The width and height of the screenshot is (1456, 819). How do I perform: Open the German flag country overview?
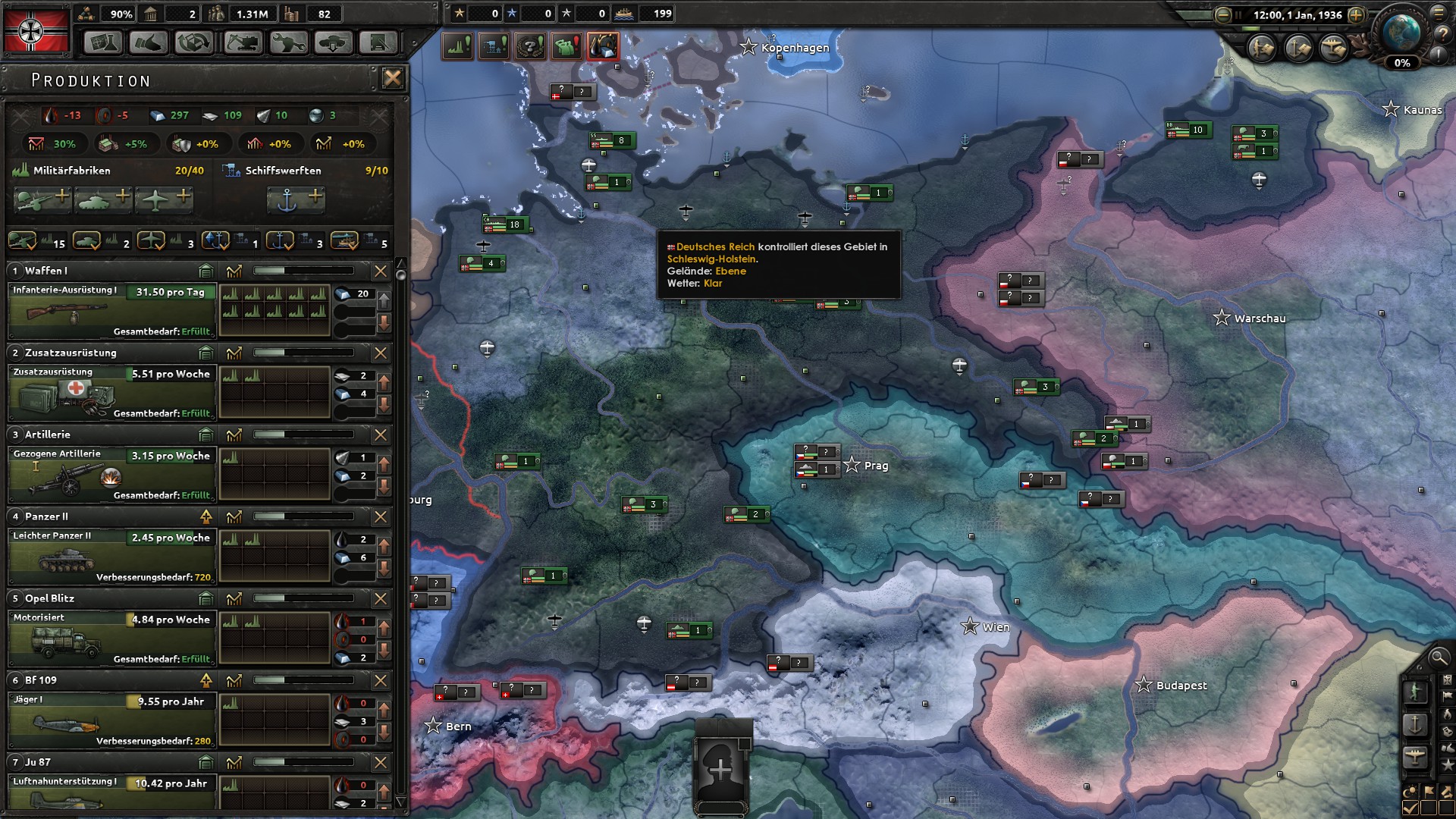pyautogui.click(x=36, y=30)
